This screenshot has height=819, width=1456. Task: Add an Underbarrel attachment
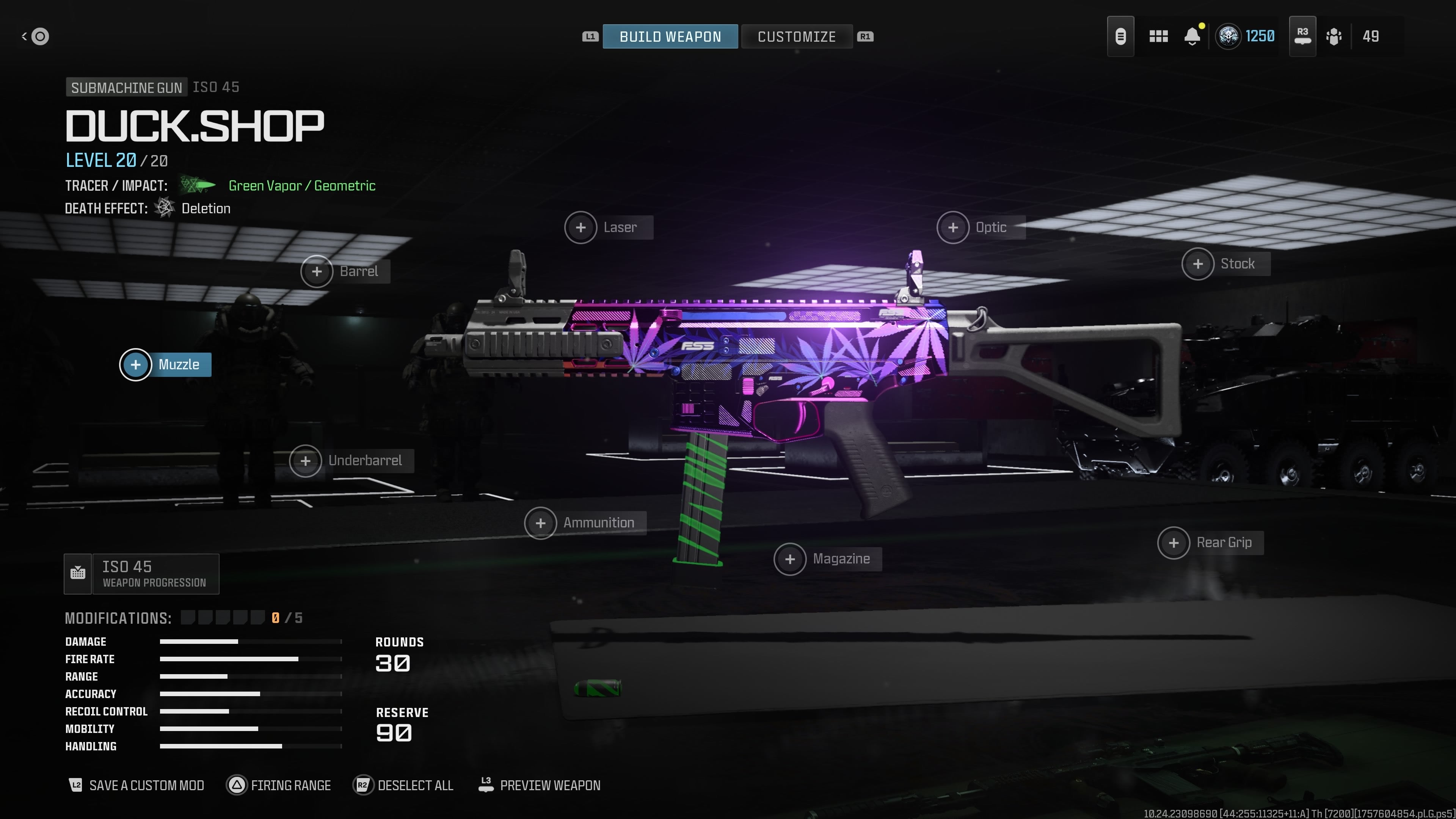coord(351,461)
